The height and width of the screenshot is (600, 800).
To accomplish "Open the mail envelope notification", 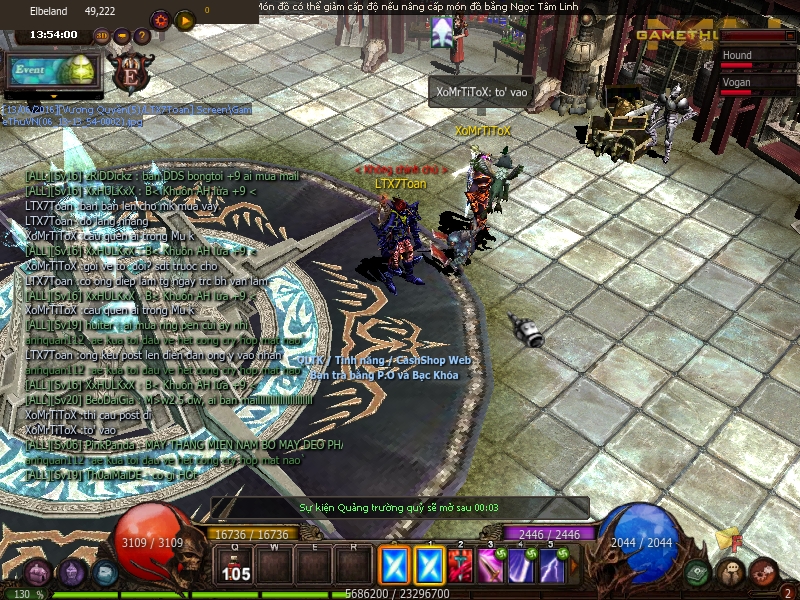I will point(726,540).
